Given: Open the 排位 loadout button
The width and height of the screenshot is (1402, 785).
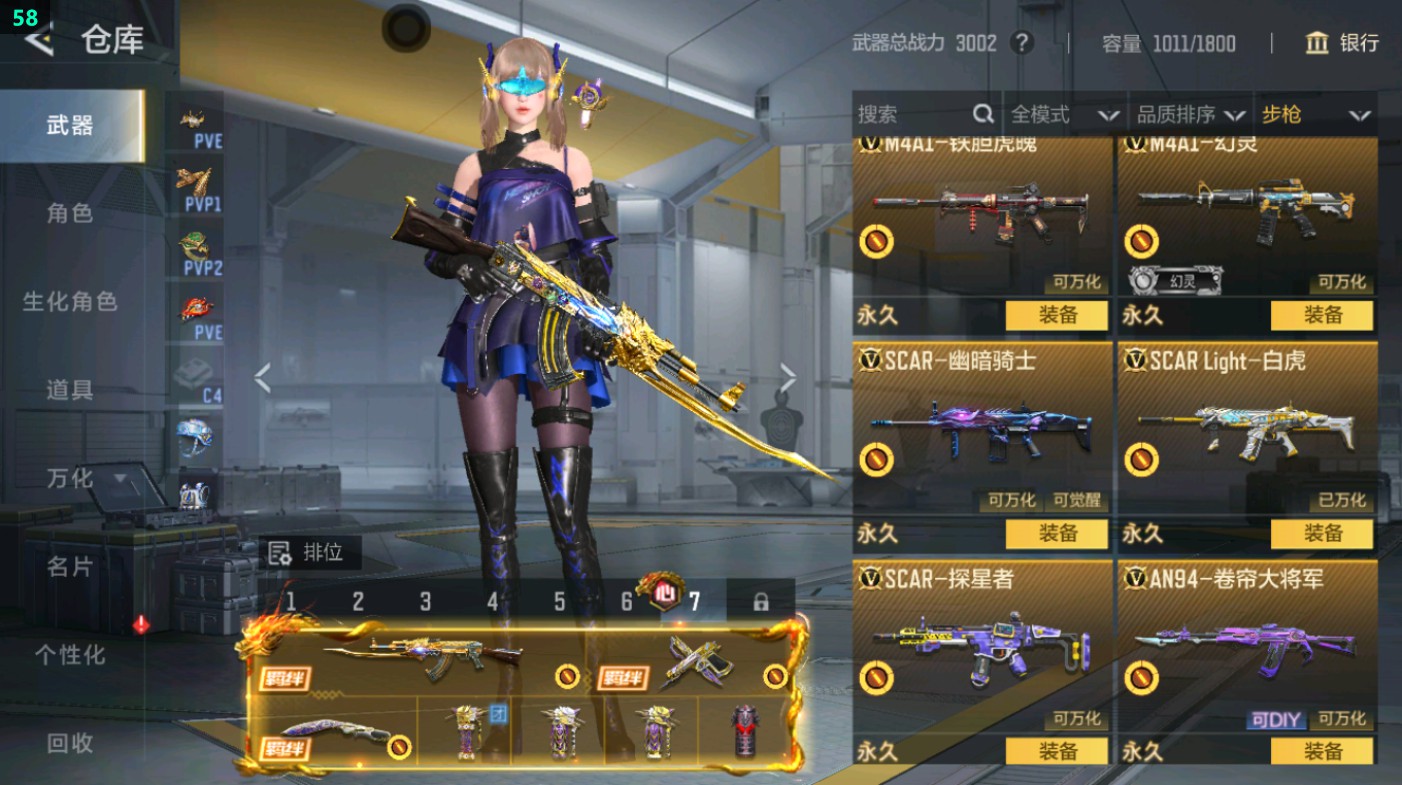Looking at the screenshot, I should coord(309,552).
